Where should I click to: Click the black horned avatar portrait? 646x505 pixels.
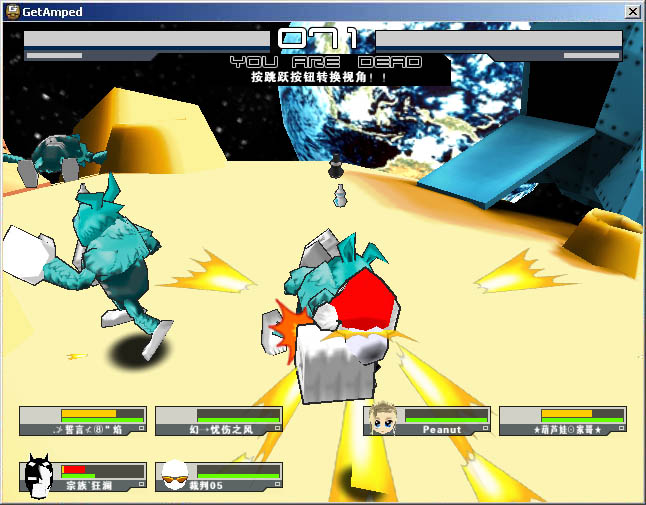(38, 475)
